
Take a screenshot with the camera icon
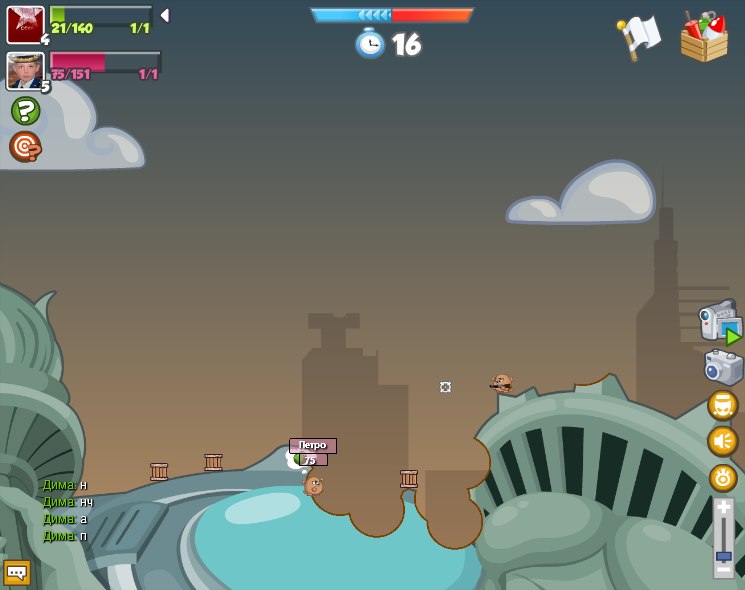coord(723,367)
